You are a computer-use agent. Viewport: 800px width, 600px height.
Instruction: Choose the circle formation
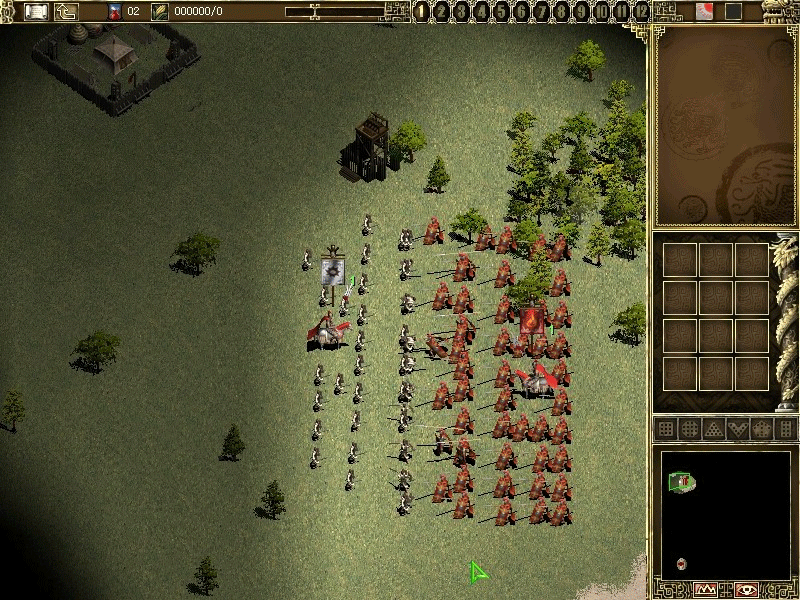pos(690,429)
